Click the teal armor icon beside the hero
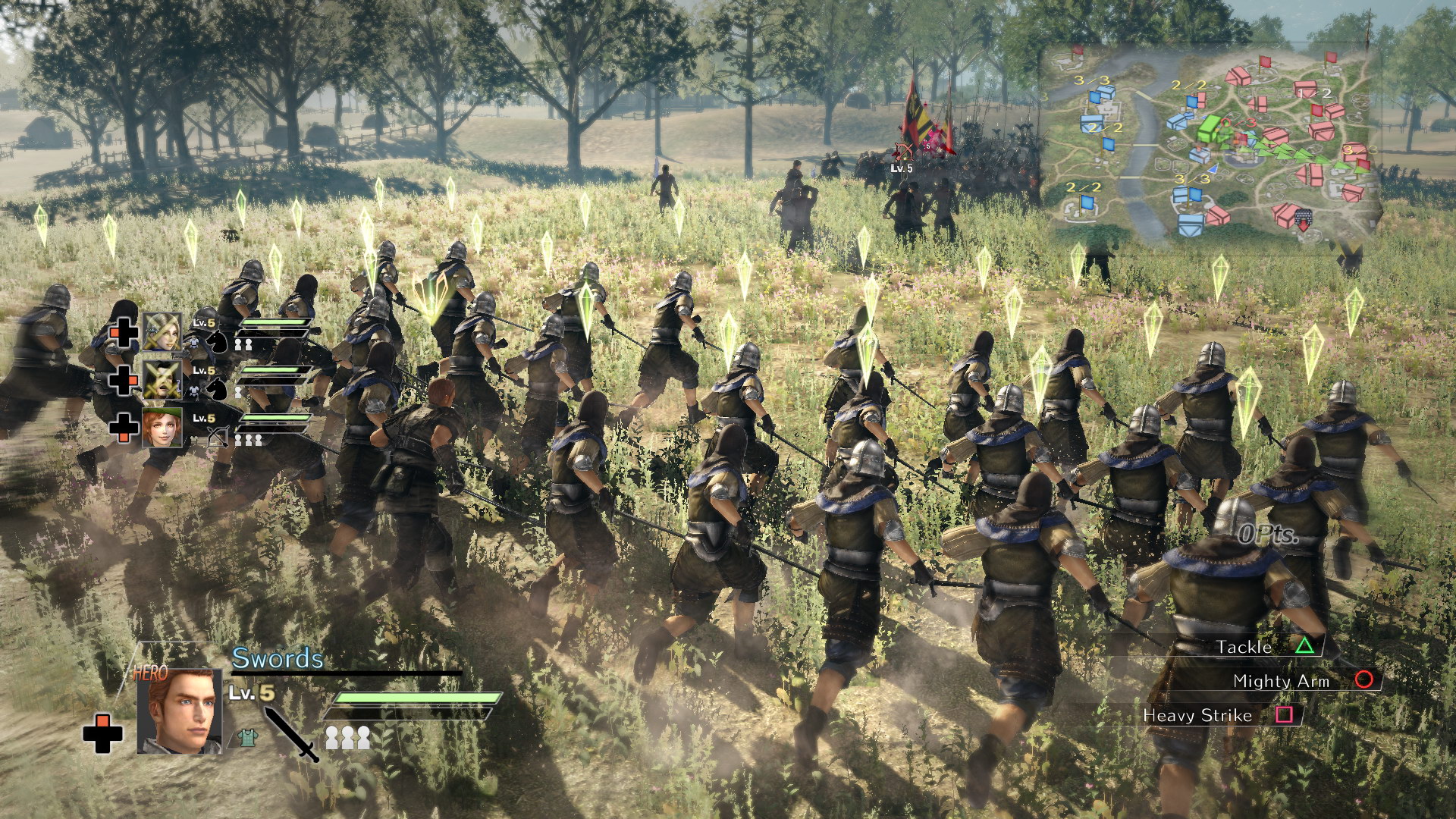Image resolution: width=1456 pixels, height=819 pixels. [246, 738]
